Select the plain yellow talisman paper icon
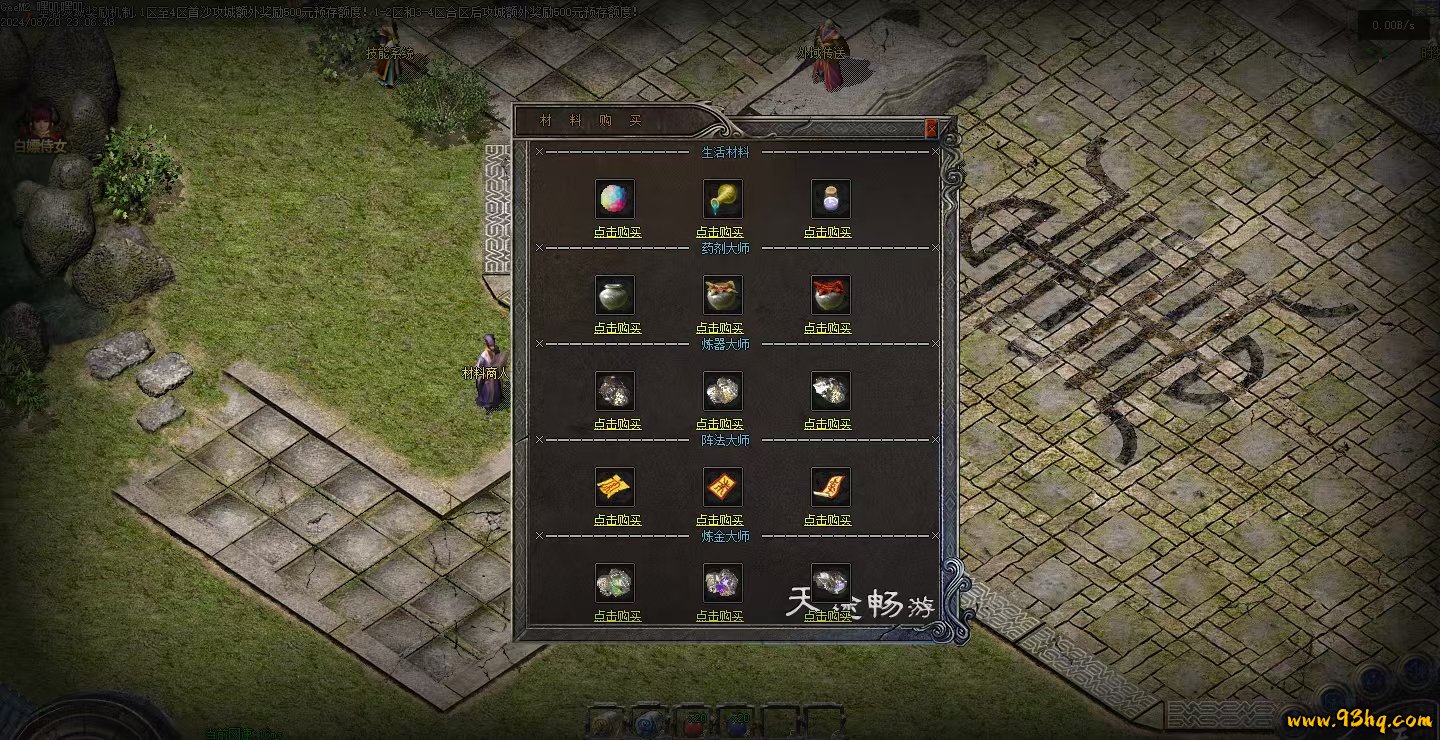 pos(615,487)
